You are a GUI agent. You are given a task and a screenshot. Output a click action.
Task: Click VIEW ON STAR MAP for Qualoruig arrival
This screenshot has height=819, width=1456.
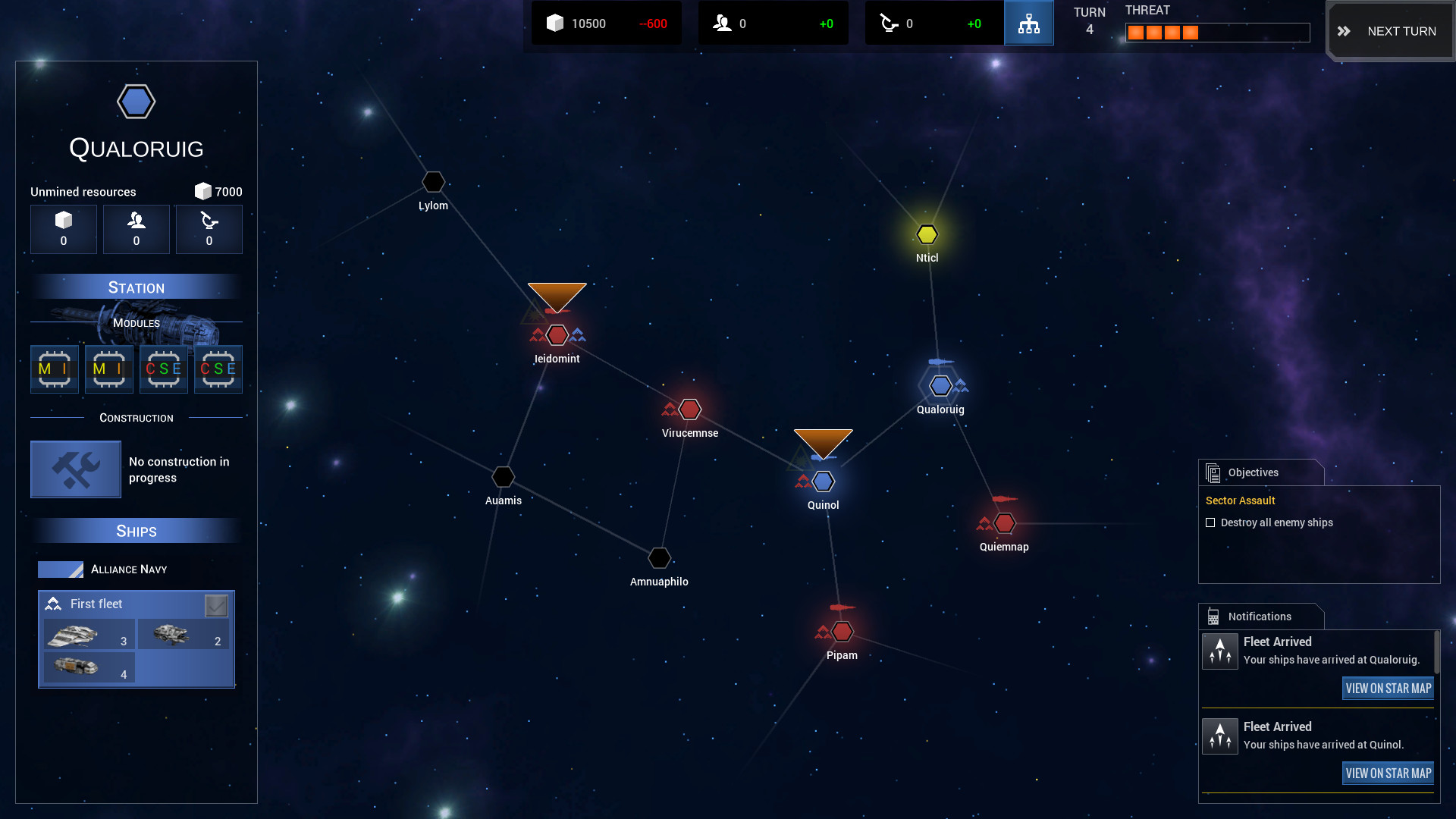coord(1388,688)
